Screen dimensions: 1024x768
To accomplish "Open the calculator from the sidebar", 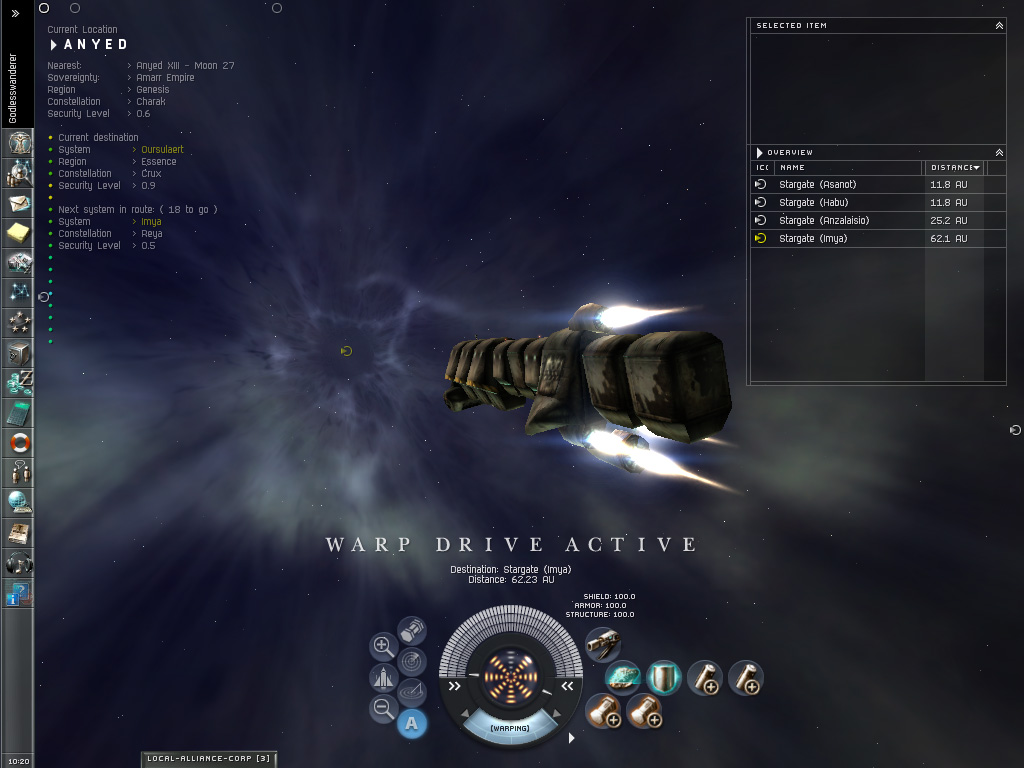I will tap(19, 412).
